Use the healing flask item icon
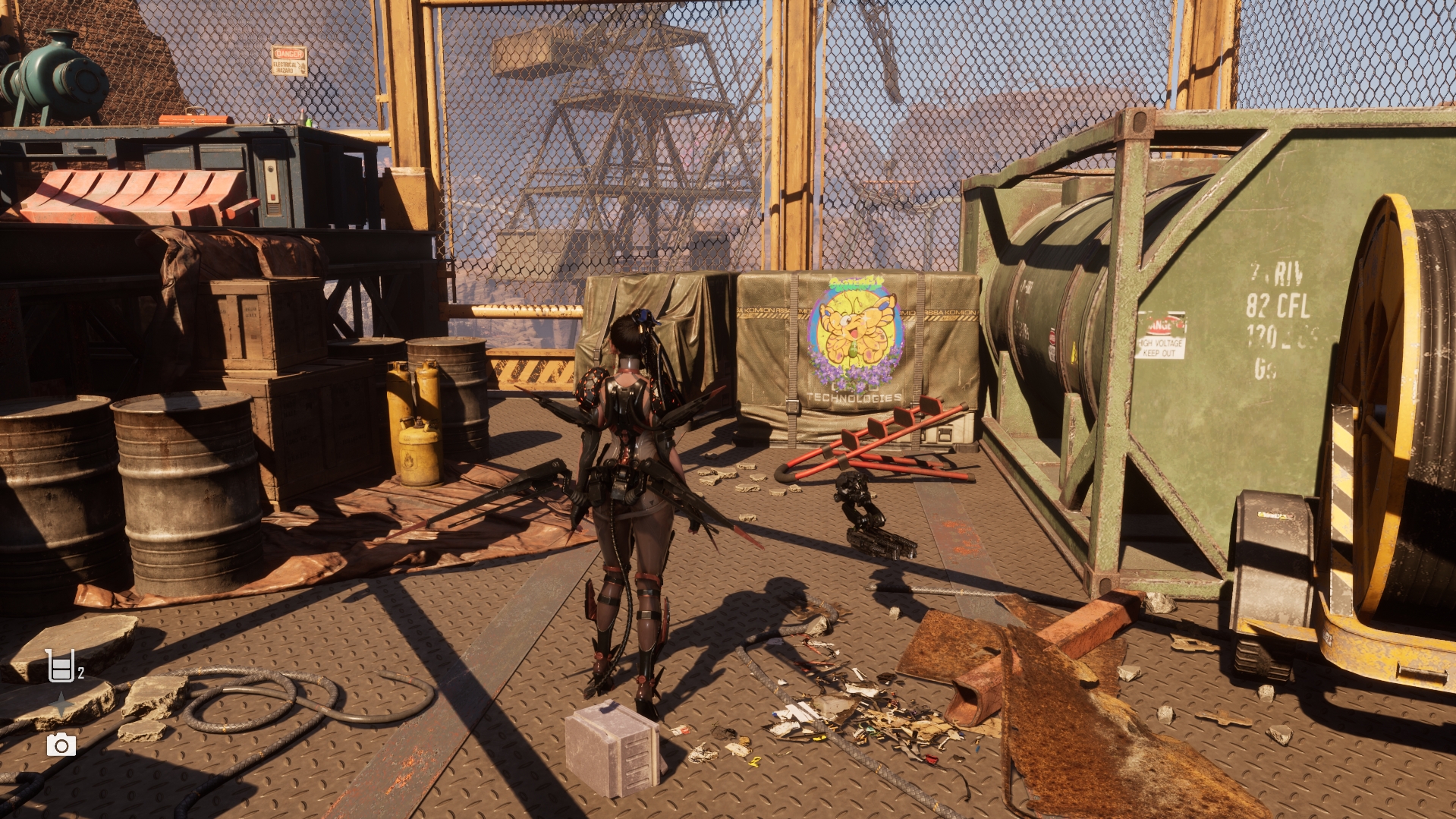Screen dimensions: 1456x819 [61, 666]
